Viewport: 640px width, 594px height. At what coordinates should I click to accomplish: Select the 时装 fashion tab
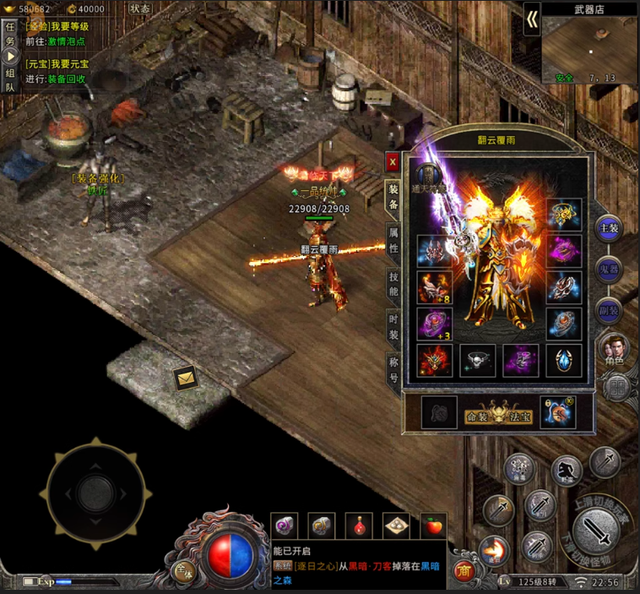click(393, 327)
